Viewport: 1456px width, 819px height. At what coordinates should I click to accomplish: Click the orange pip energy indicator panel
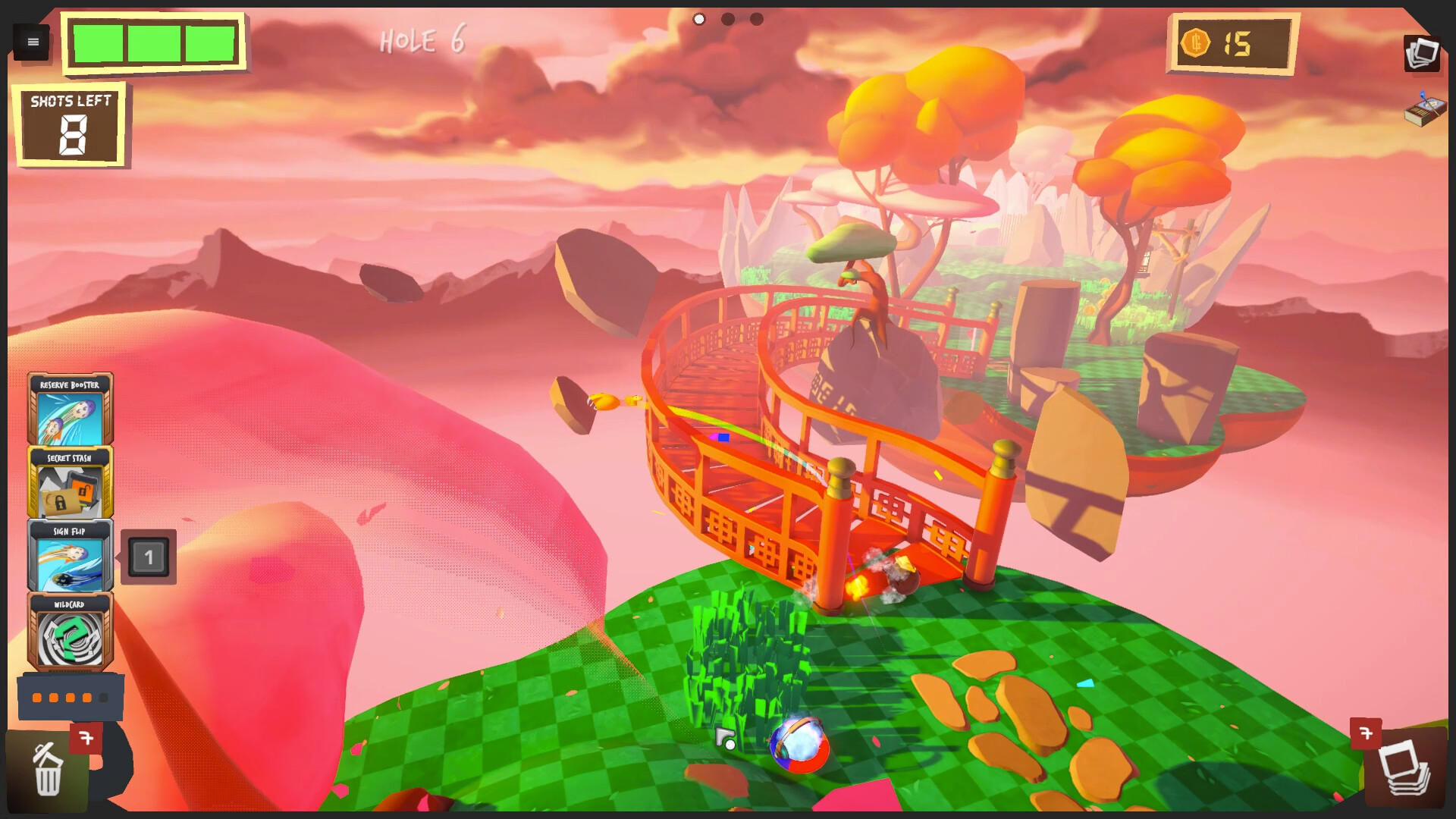[72, 696]
